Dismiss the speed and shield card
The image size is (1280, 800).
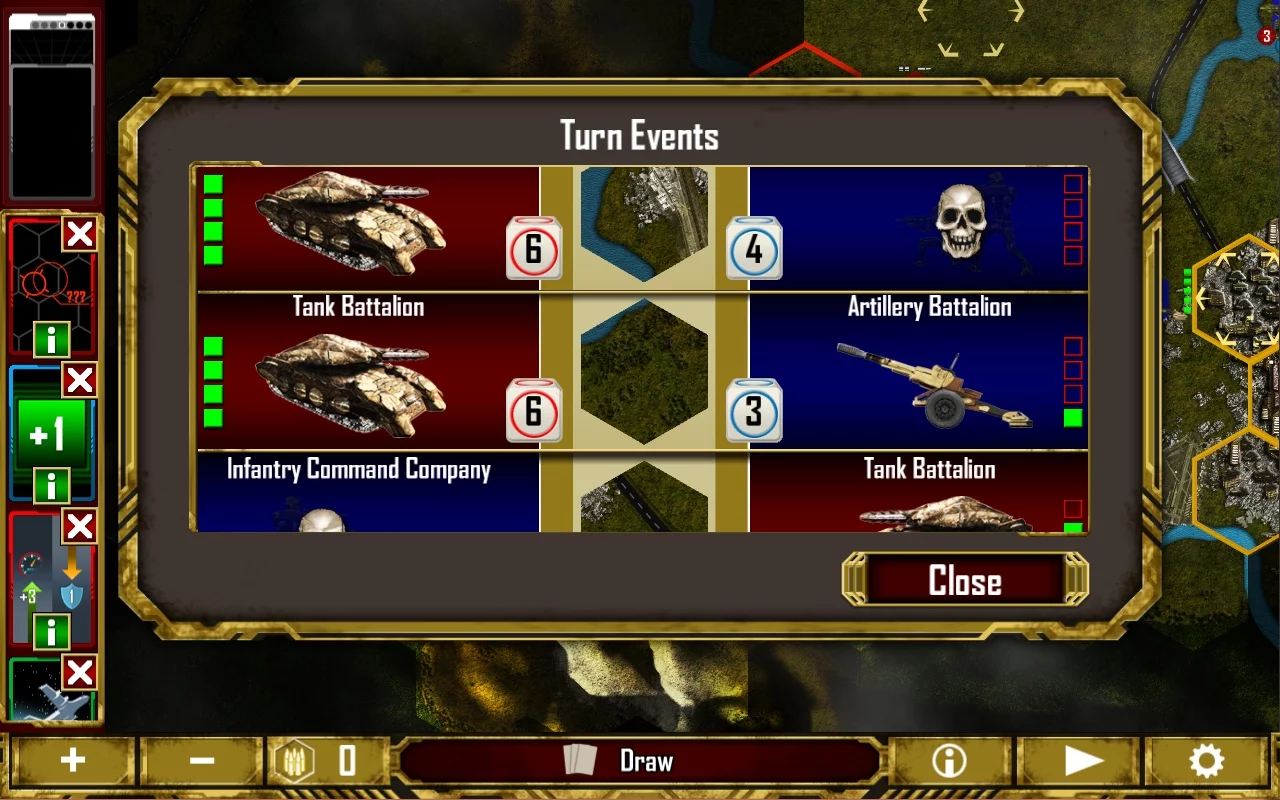pyautogui.click(x=80, y=526)
